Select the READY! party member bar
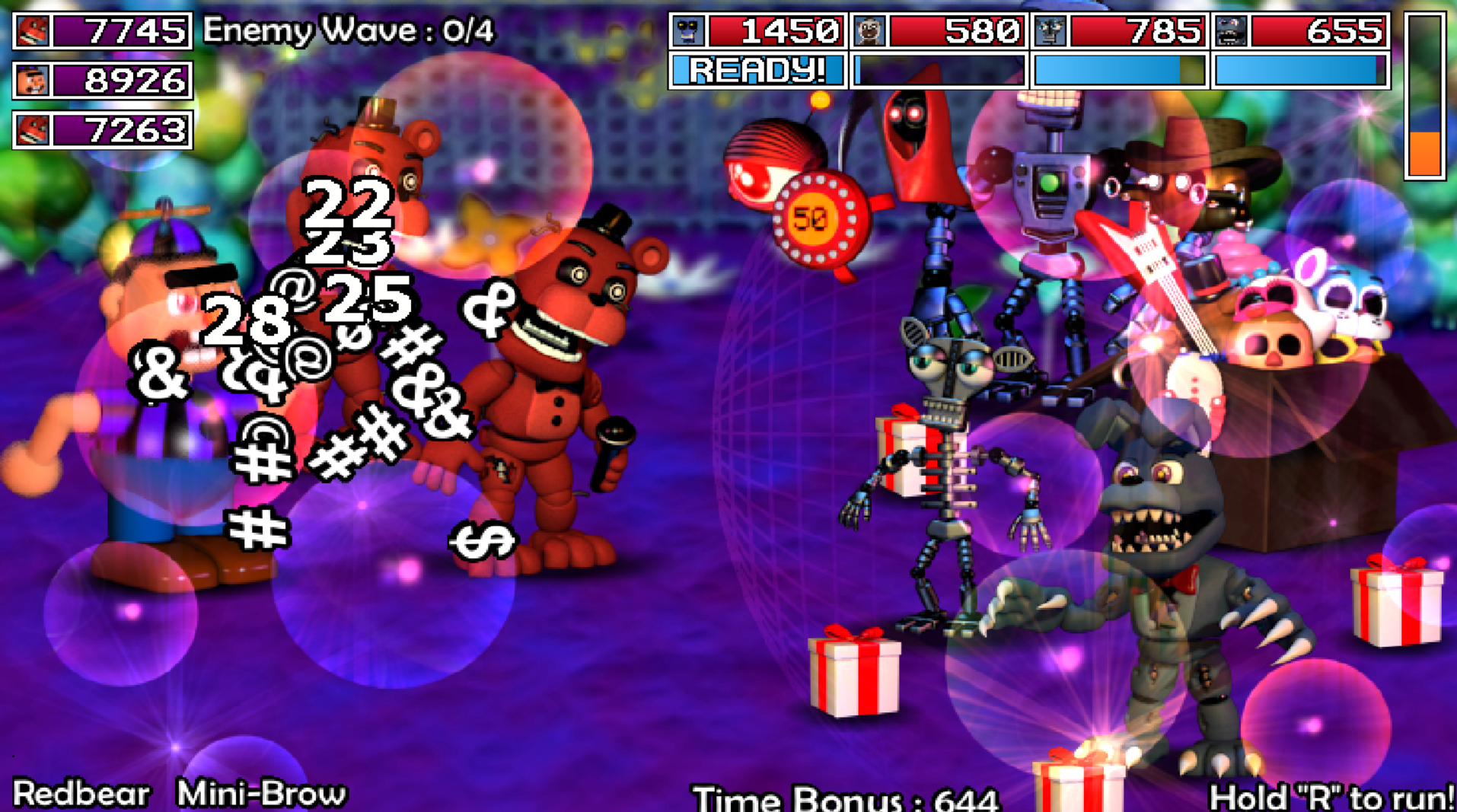Viewport: 1457px width, 812px height. point(757,71)
